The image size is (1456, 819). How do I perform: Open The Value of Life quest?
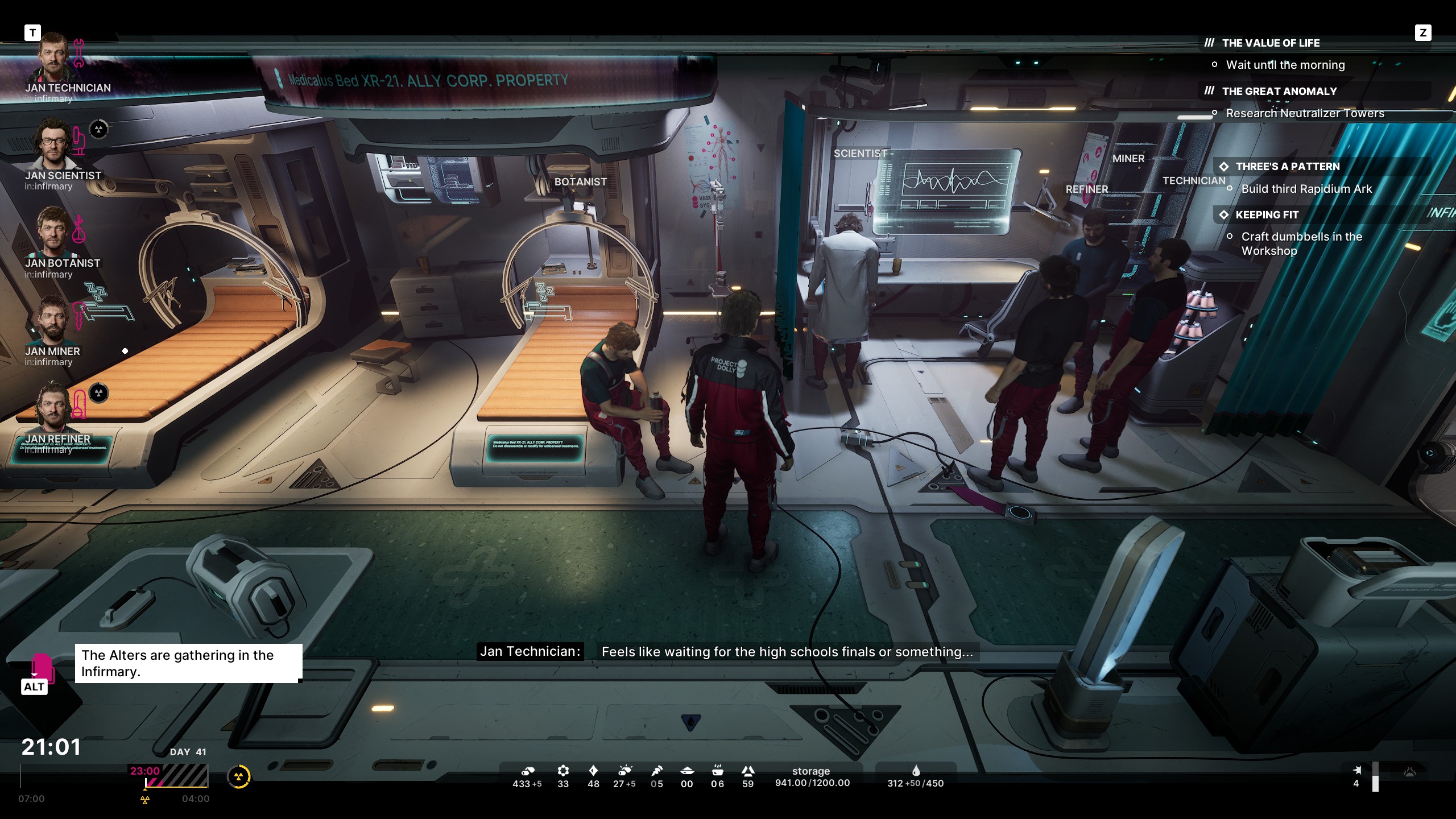(1270, 43)
